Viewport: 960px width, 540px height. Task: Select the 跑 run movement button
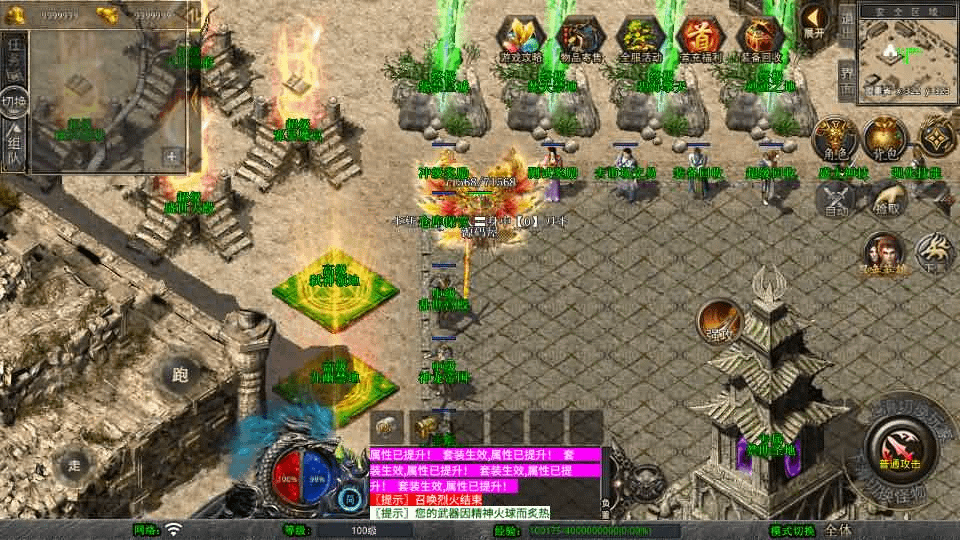pos(180,376)
